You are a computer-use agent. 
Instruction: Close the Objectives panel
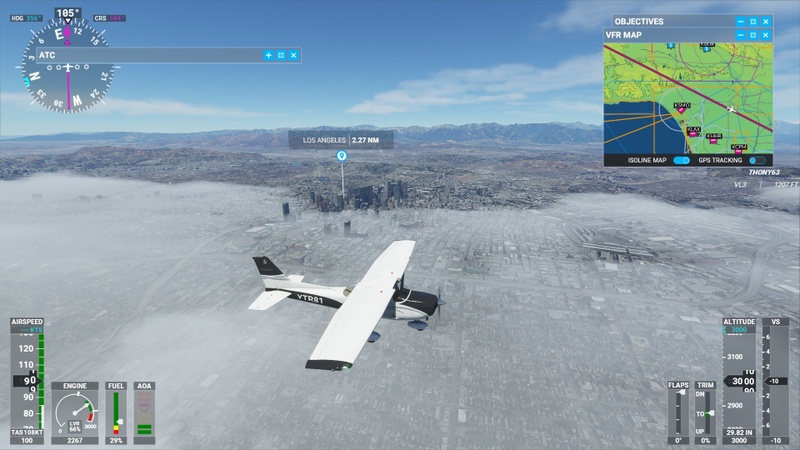[766, 21]
